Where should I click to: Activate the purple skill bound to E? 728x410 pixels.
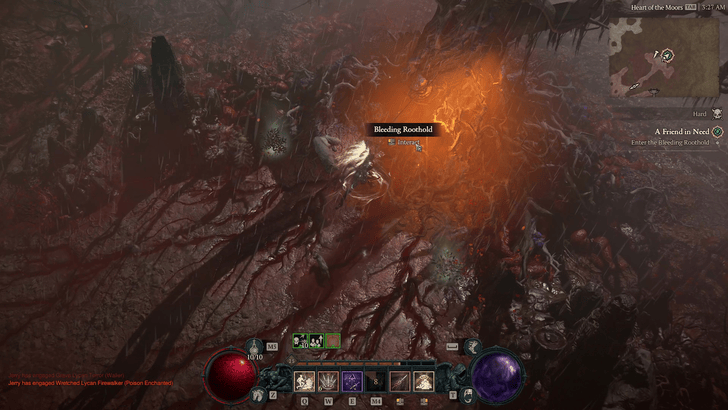tap(352, 380)
